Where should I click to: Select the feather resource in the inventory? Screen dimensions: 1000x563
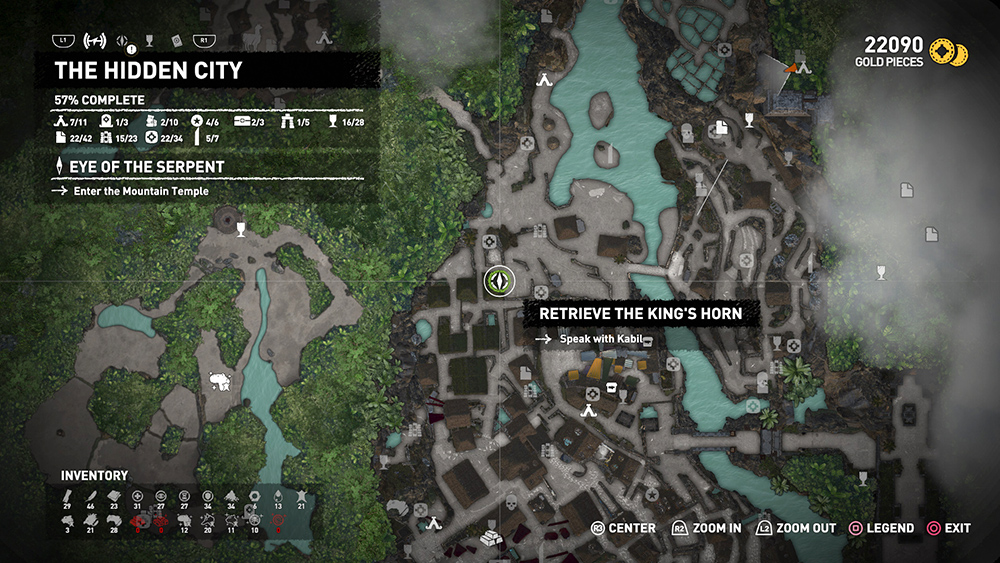pyautogui.click(x=91, y=496)
